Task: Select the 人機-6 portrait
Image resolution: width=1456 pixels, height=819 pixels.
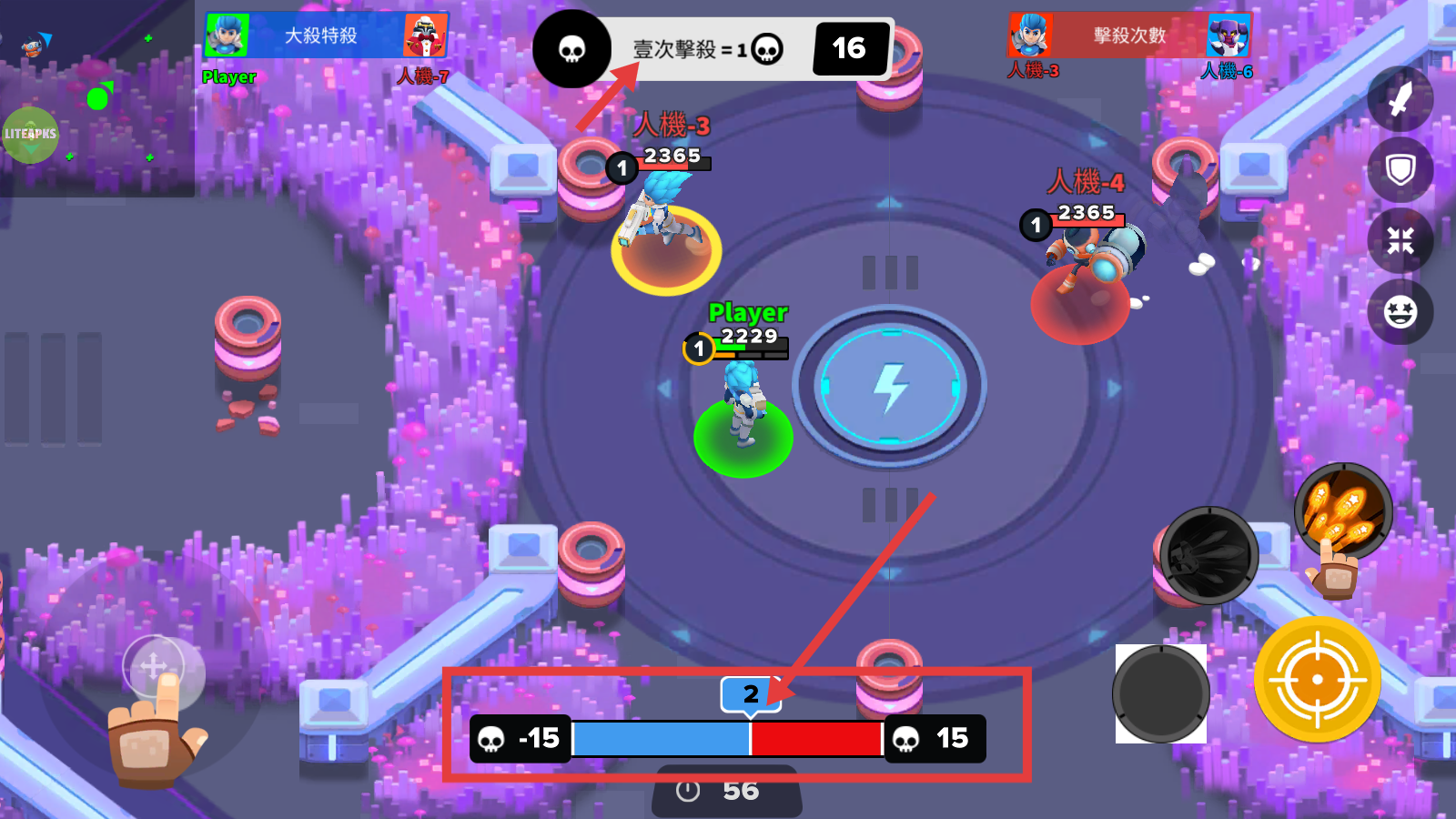Action: click(x=1228, y=35)
